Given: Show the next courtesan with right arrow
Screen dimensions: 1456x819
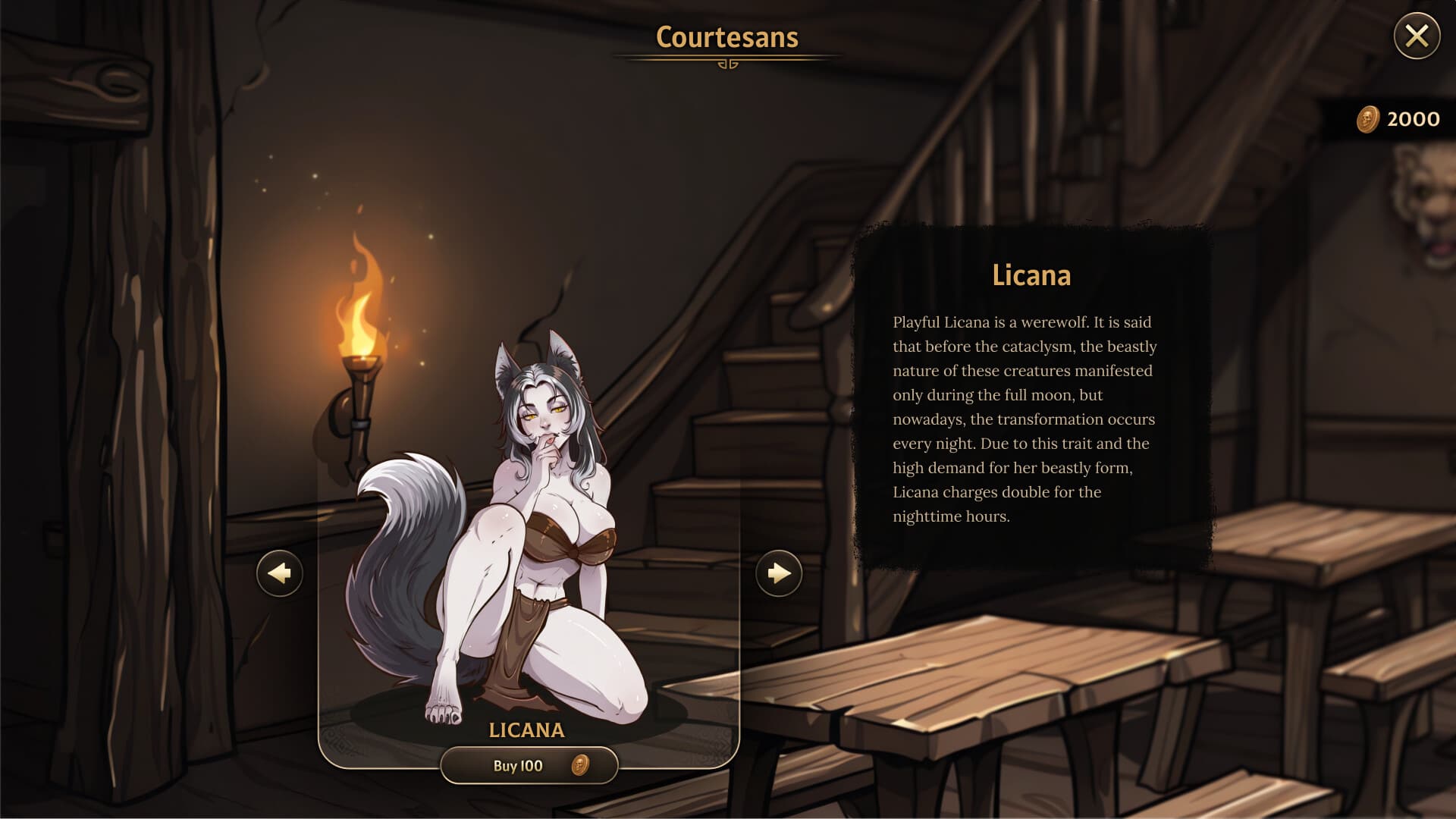Looking at the screenshot, I should click(779, 573).
